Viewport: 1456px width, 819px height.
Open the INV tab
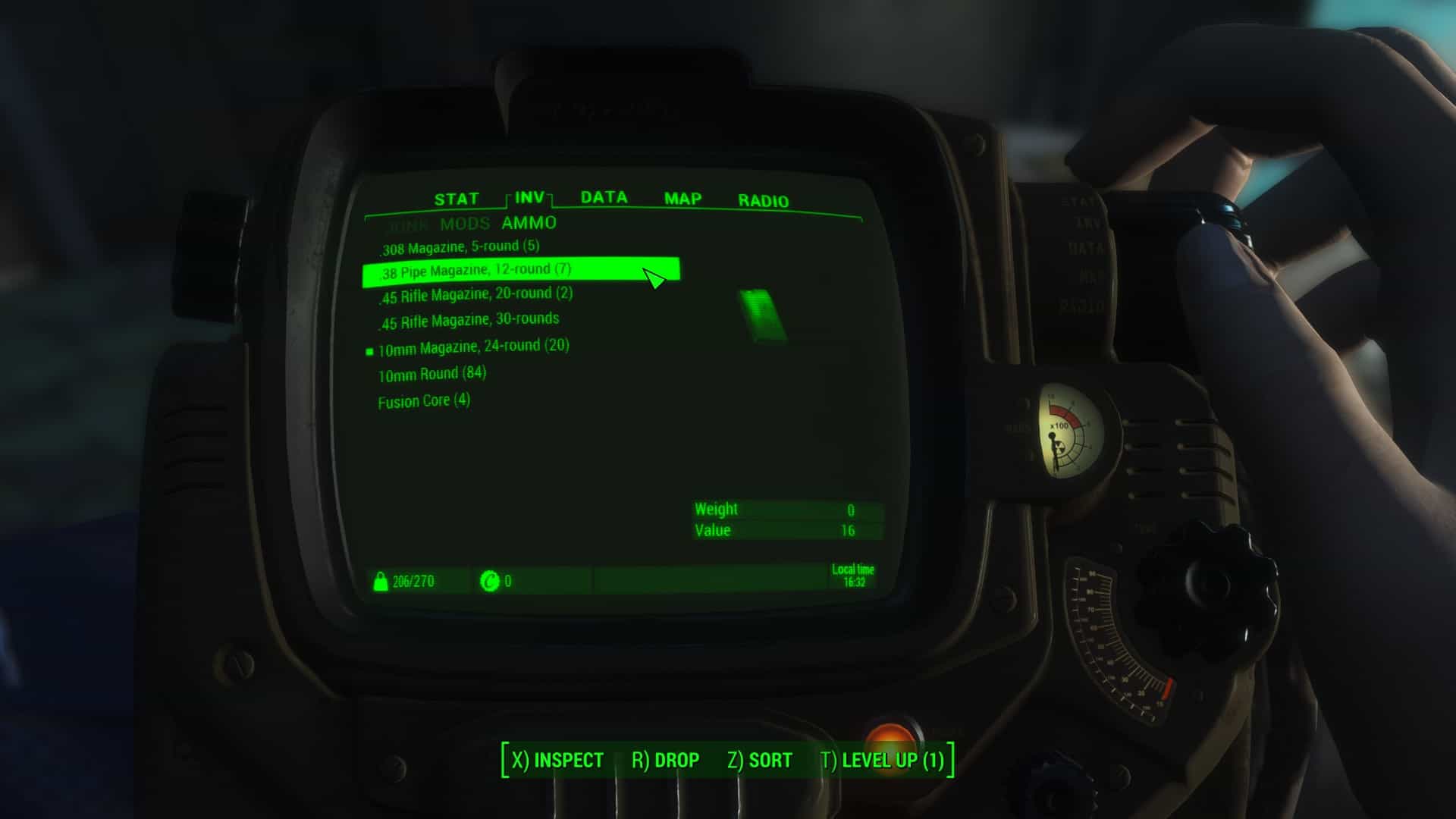pyautogui.click(x=529, y=198)
